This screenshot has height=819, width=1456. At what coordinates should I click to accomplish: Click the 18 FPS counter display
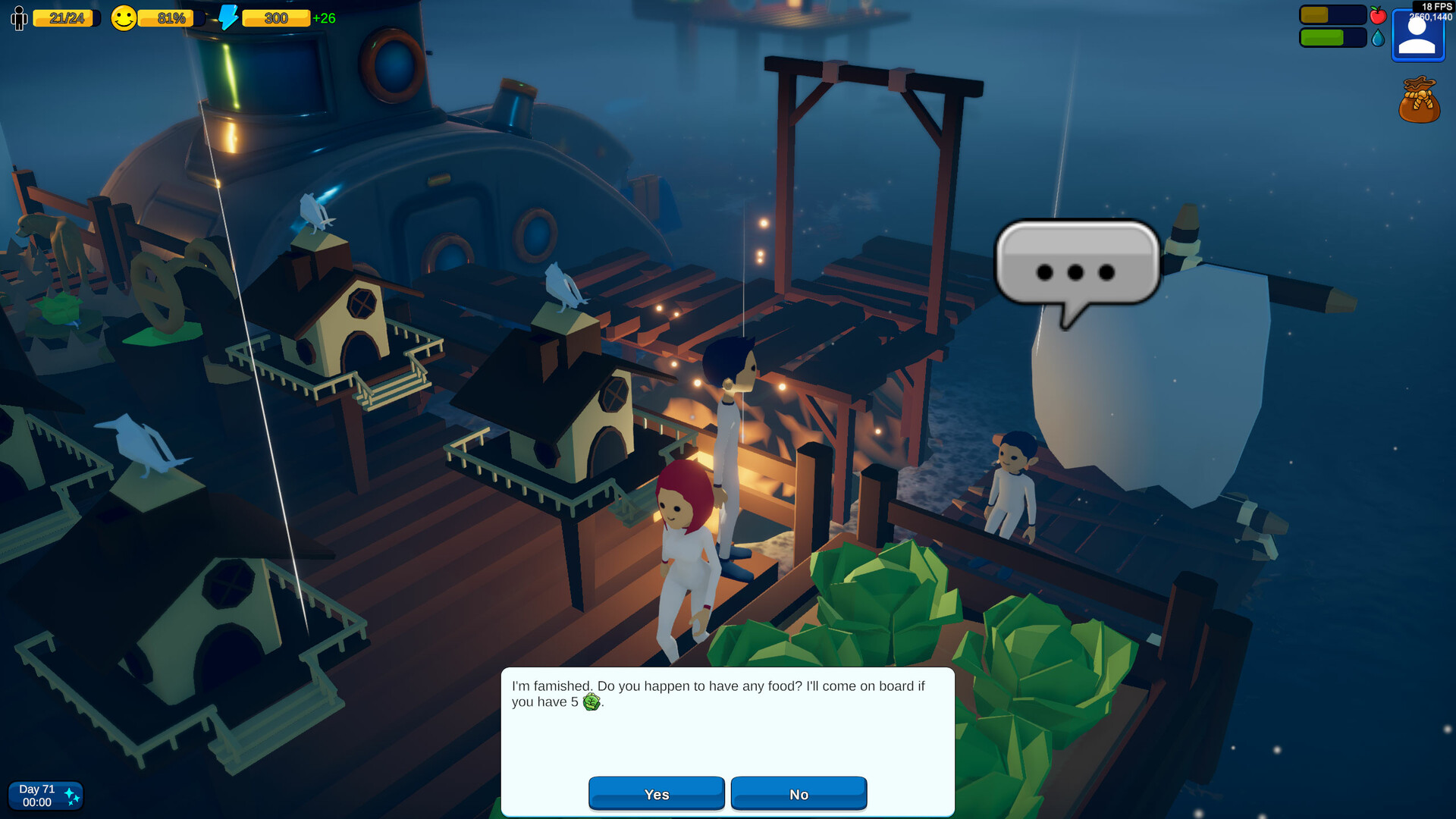tap(1432, 5)
